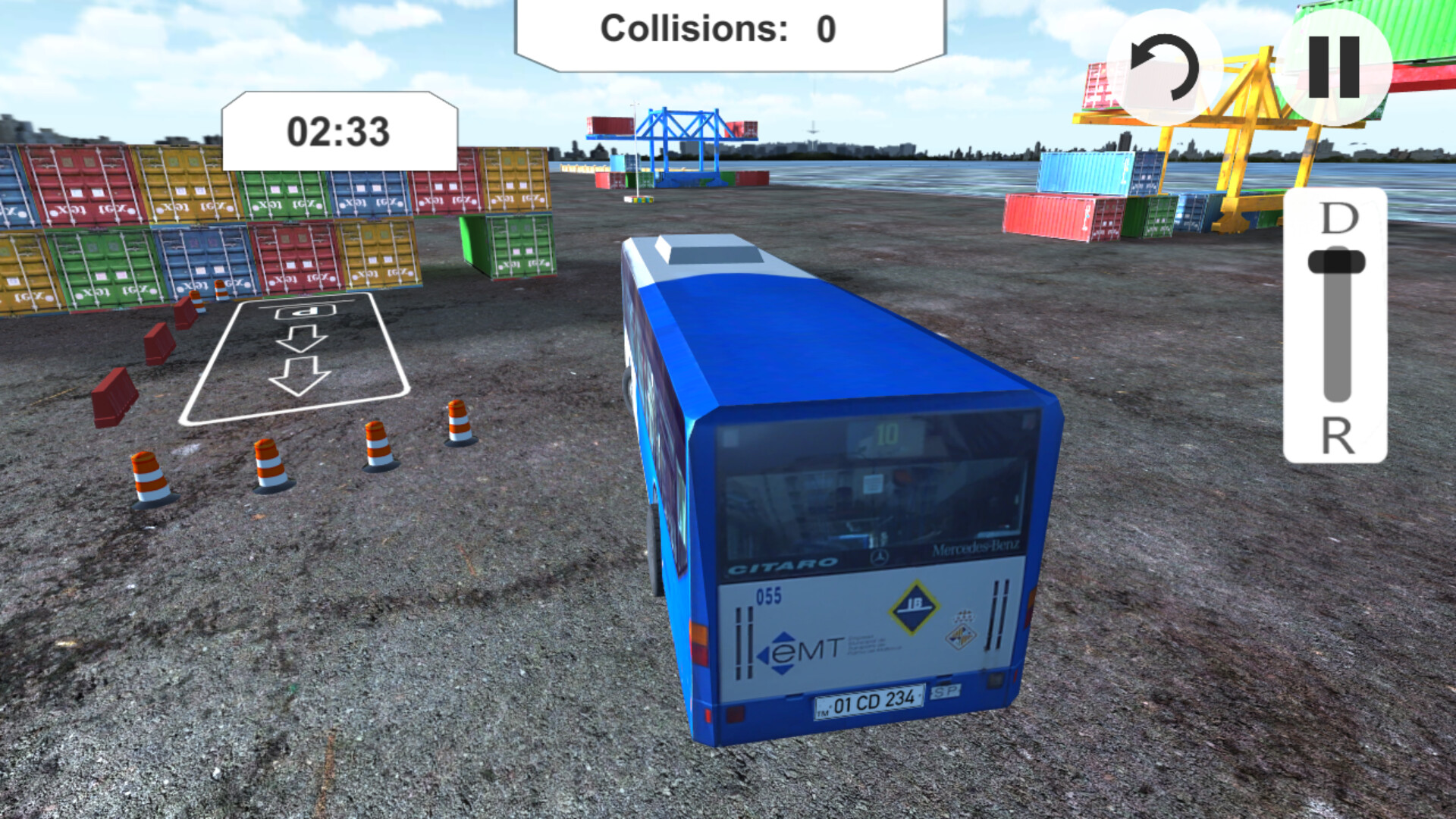Viewport: 1456px width, 819px height.
Task: Tap the gear shifter handle
Action: click(1335, 262)
